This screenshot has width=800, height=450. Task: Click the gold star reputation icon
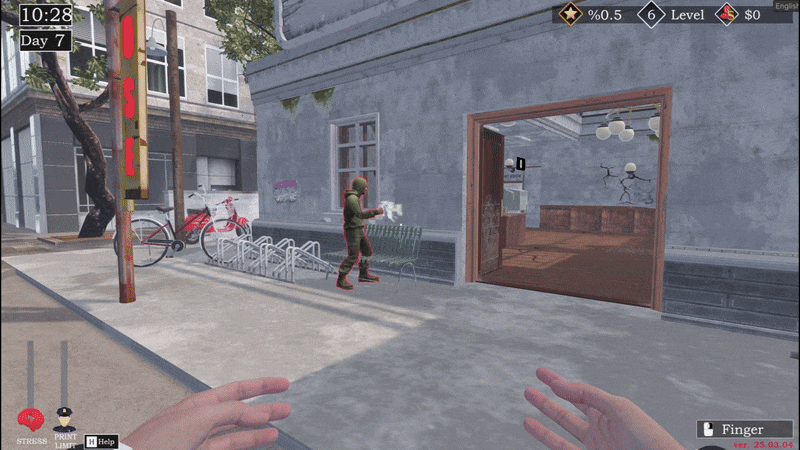click(573, 15)
